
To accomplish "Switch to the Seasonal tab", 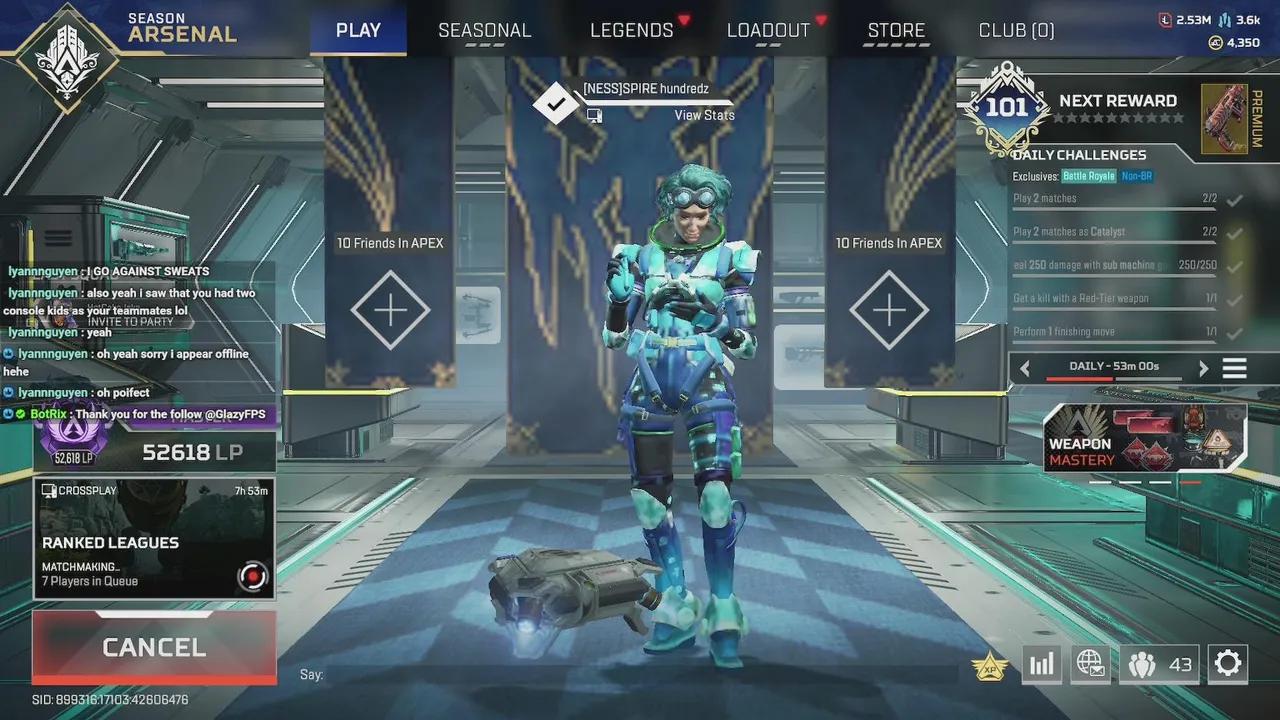I will pyautogui.click(x=484, y=30).
